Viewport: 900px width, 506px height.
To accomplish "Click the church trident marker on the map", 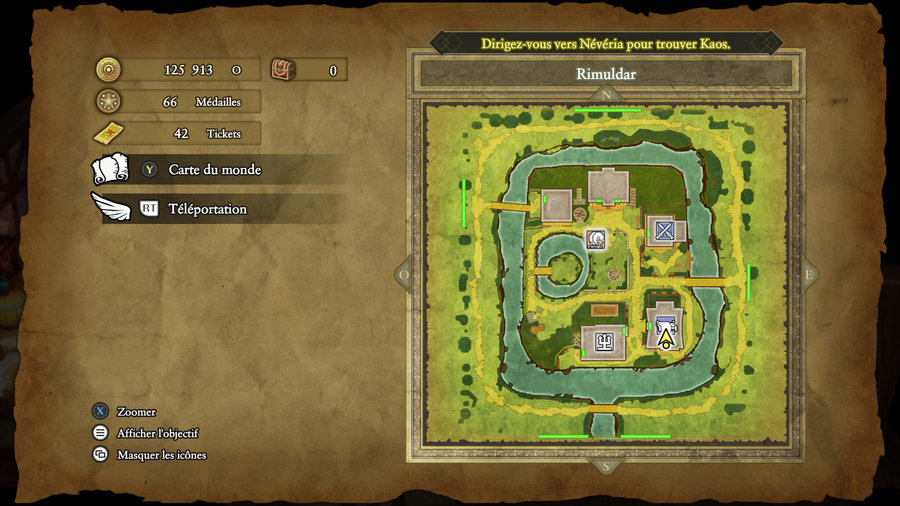I will pyautogui.click(x=603, y=342).
